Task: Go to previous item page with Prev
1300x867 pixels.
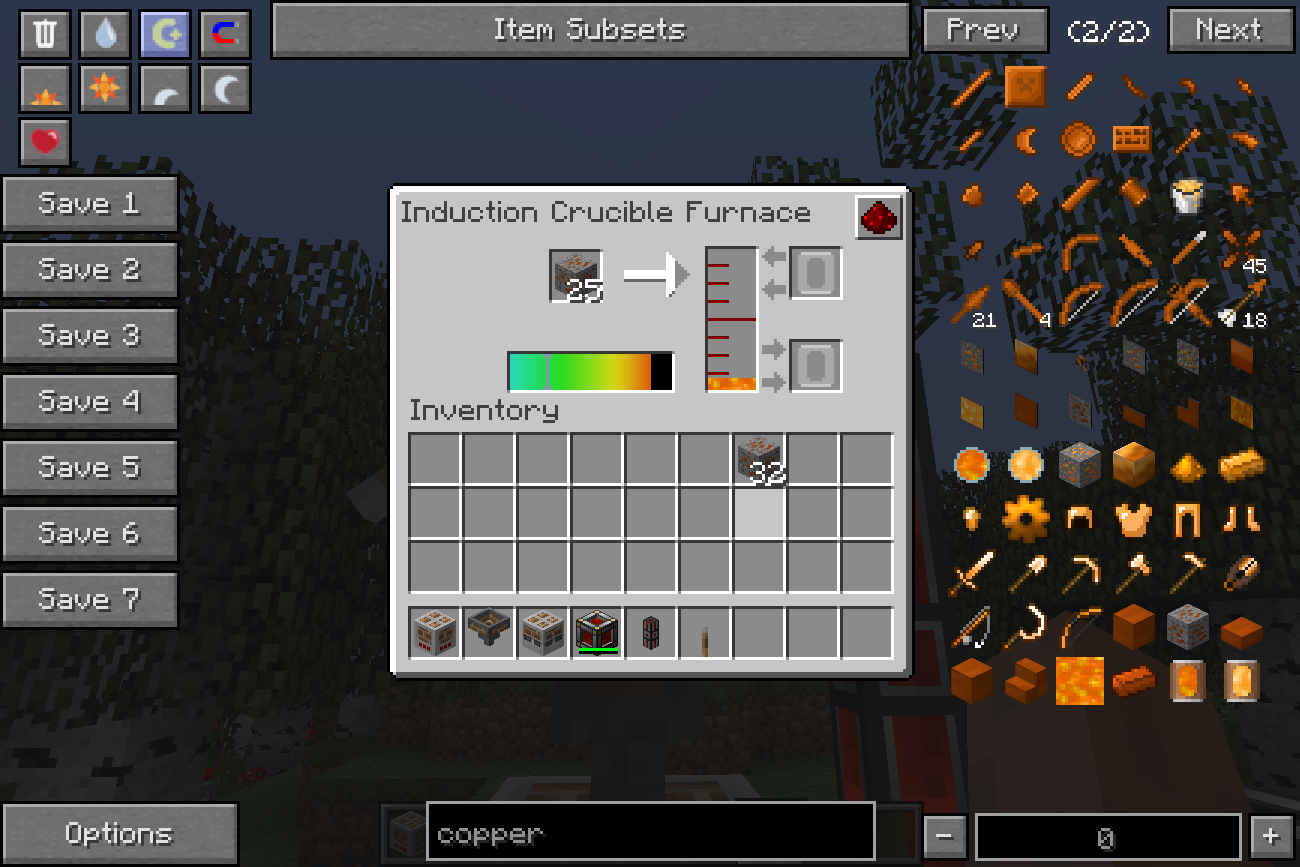Action: pyautogui.click(x=984, y=30)
